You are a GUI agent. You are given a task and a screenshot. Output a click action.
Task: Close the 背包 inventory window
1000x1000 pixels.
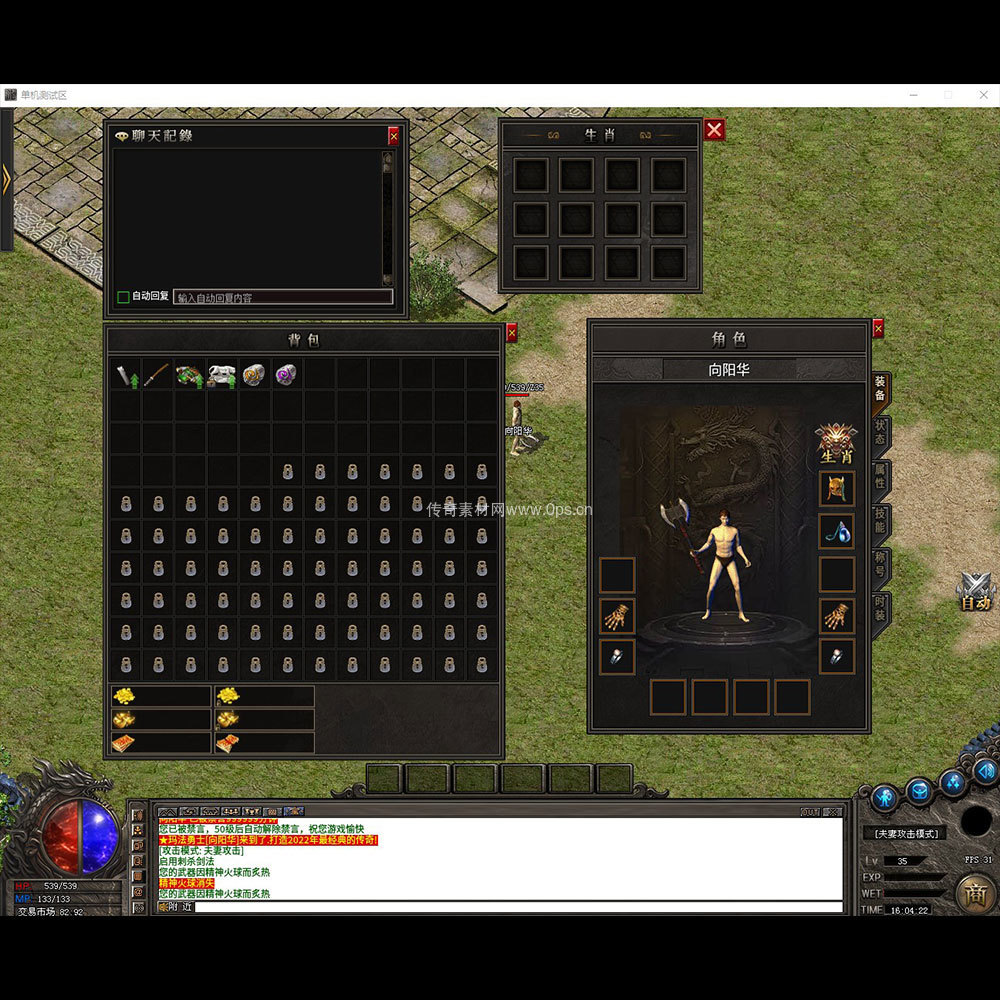pos(511,333)
